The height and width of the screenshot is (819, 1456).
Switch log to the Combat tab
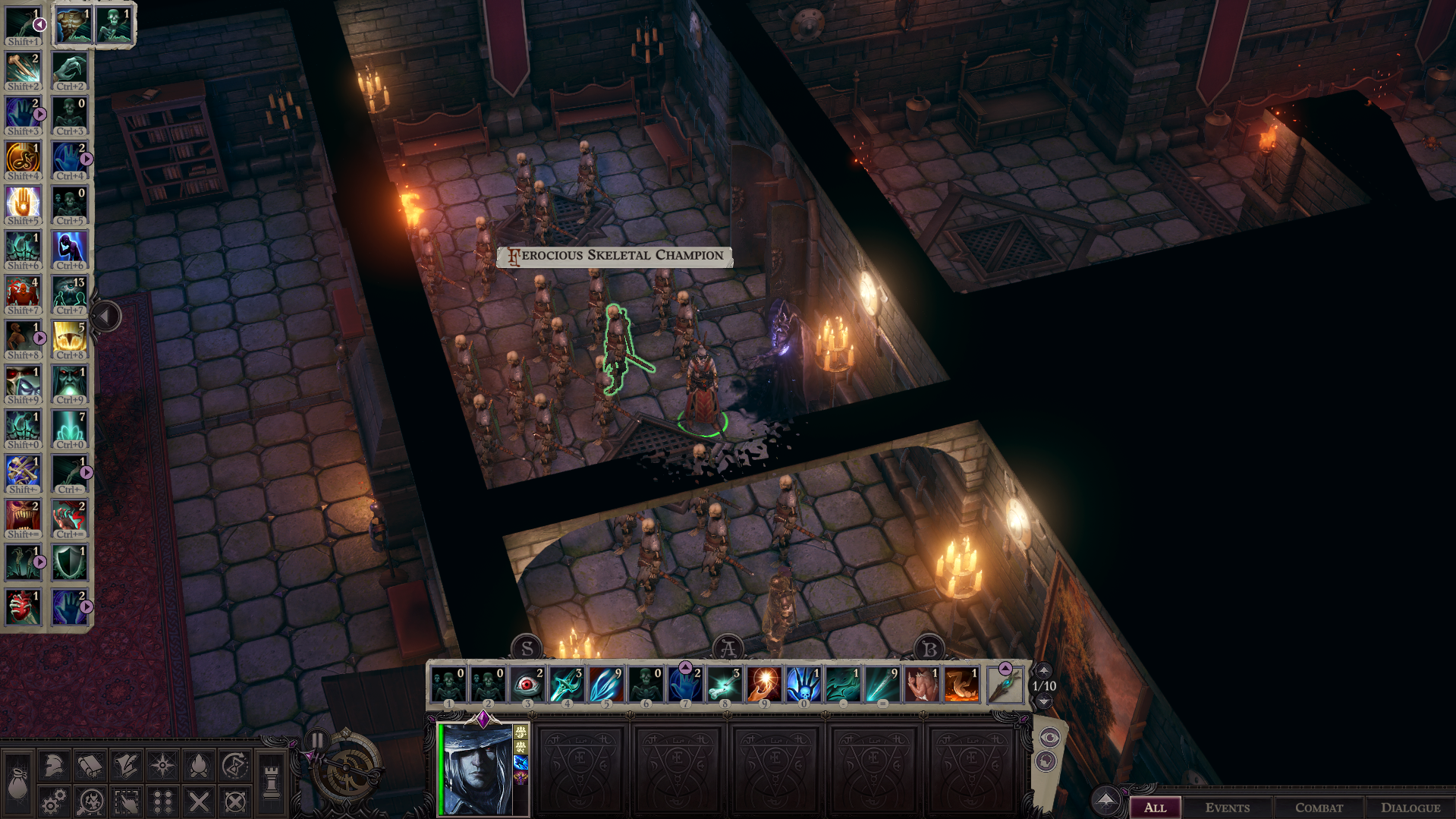coord(1319,808)
